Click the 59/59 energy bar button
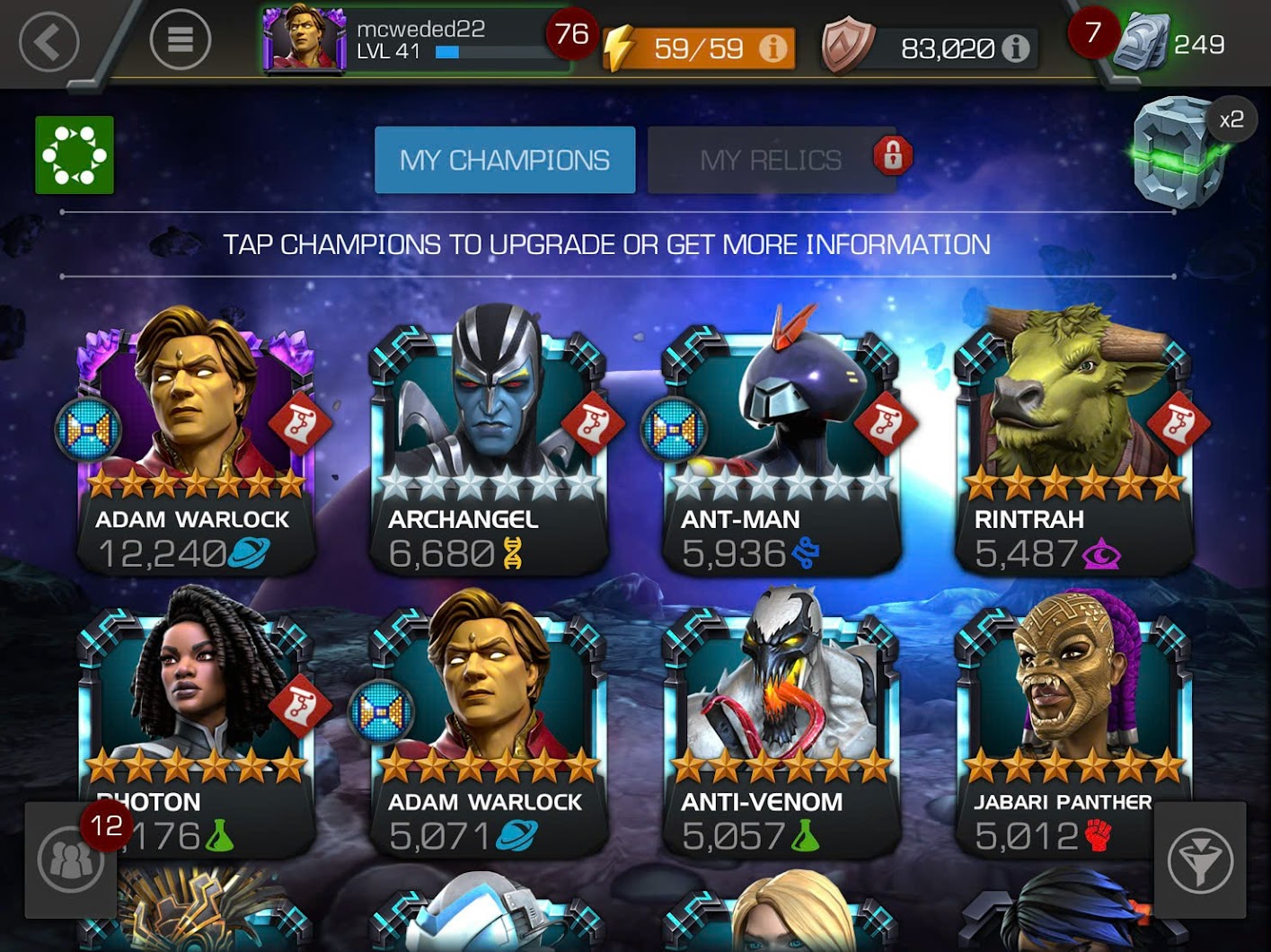This screenshot has height=952, width=1271. [x=696, y=48]
